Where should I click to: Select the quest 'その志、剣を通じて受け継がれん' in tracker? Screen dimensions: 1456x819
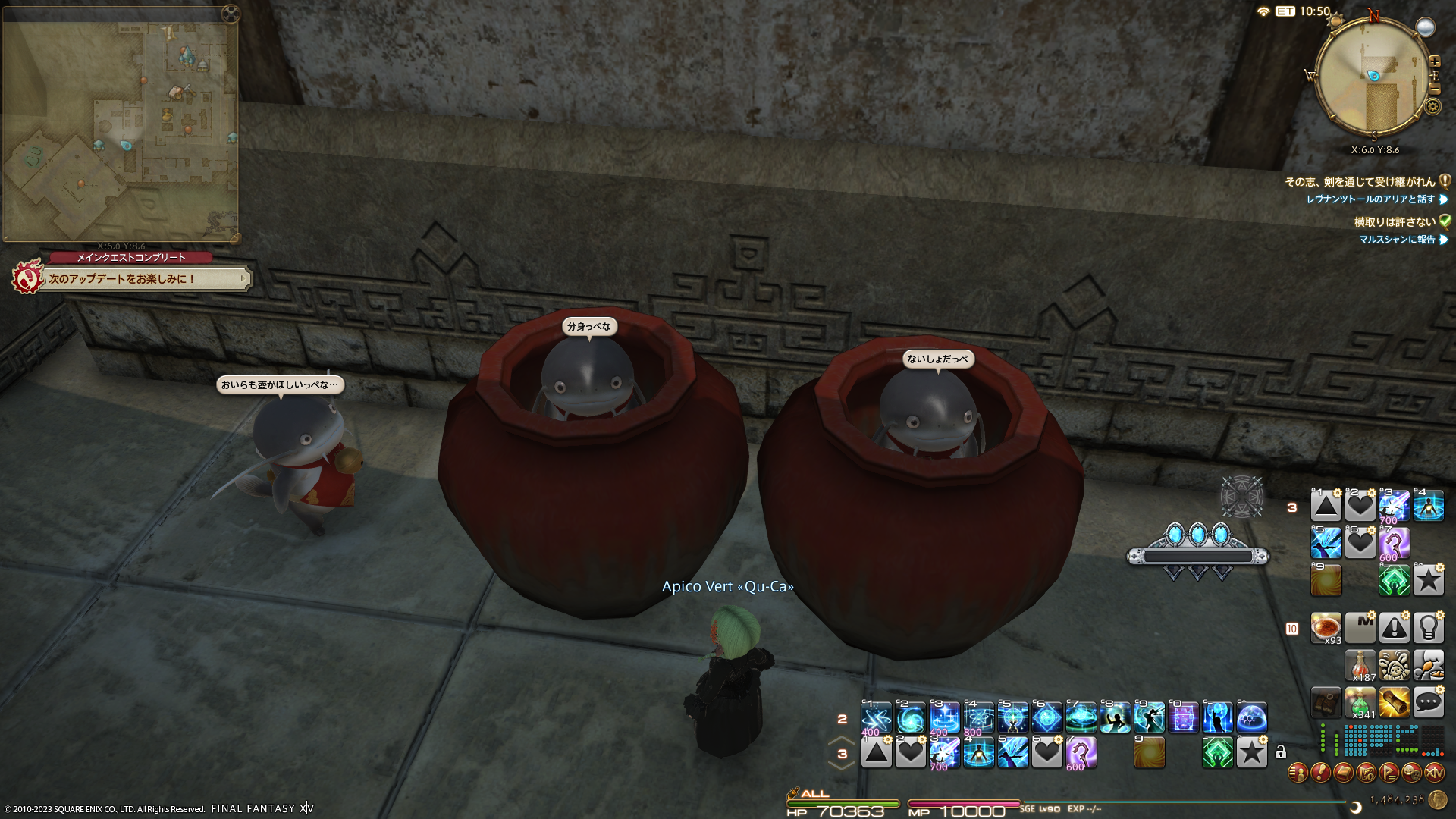click(1359, 182)
